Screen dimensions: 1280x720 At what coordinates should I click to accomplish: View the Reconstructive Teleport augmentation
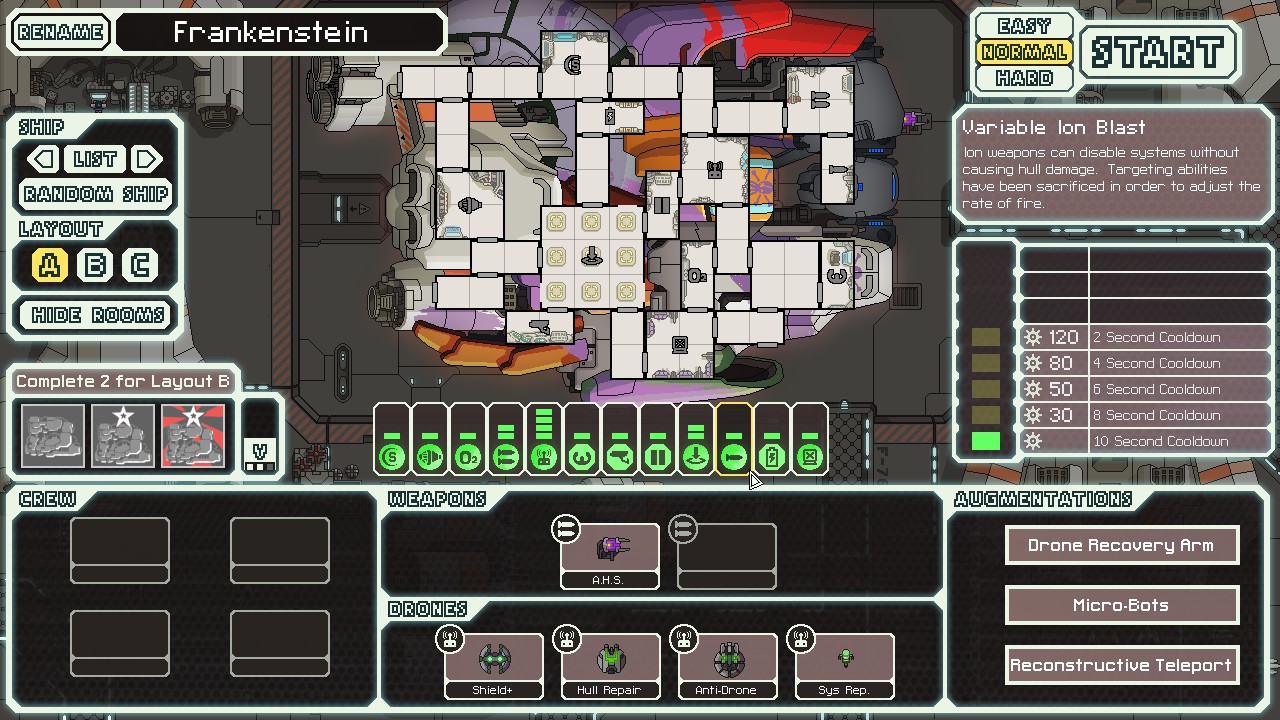pyautogui.click(x=1121, y=665)
